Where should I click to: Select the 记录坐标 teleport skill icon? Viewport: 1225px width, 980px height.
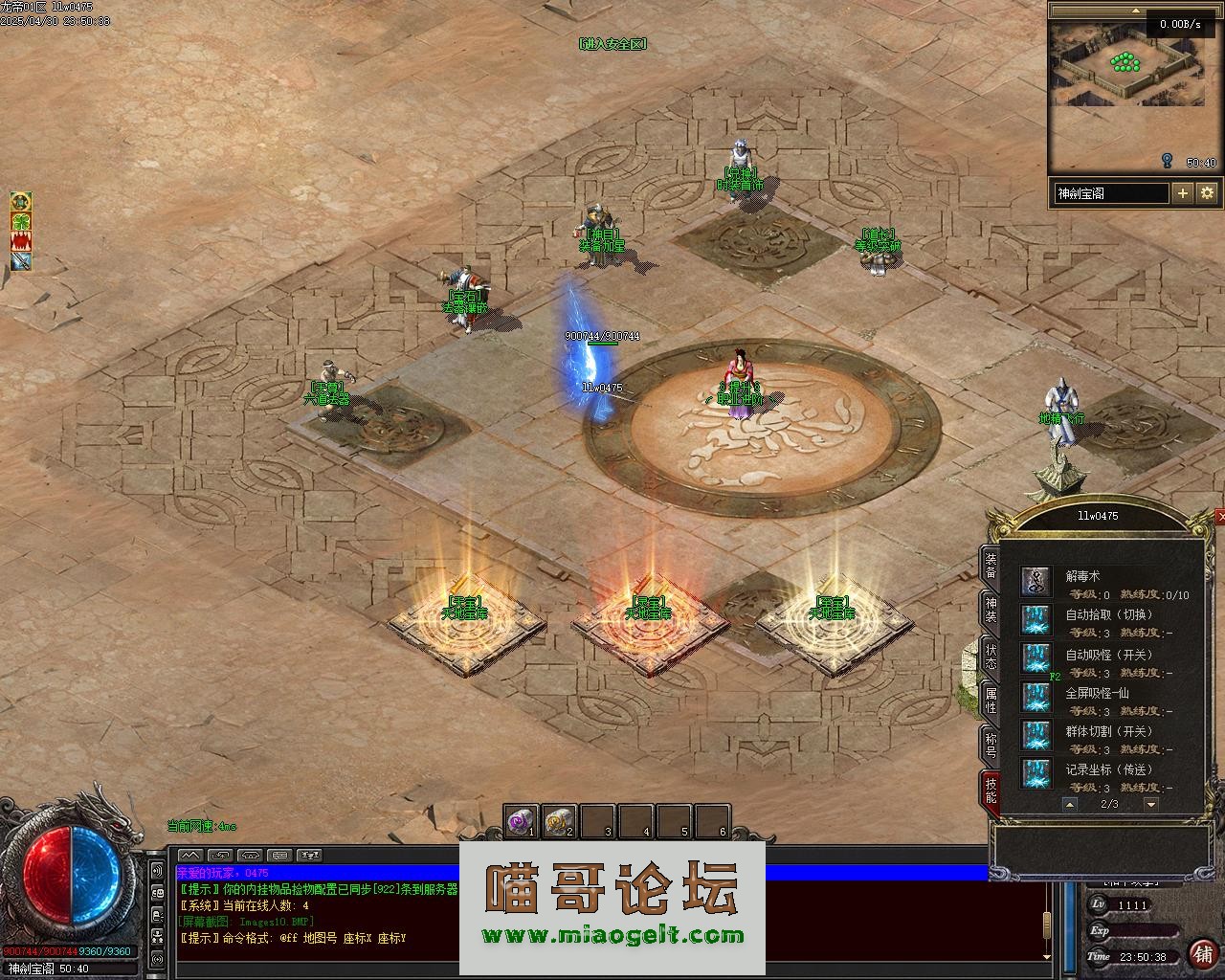click(1036, 773)
